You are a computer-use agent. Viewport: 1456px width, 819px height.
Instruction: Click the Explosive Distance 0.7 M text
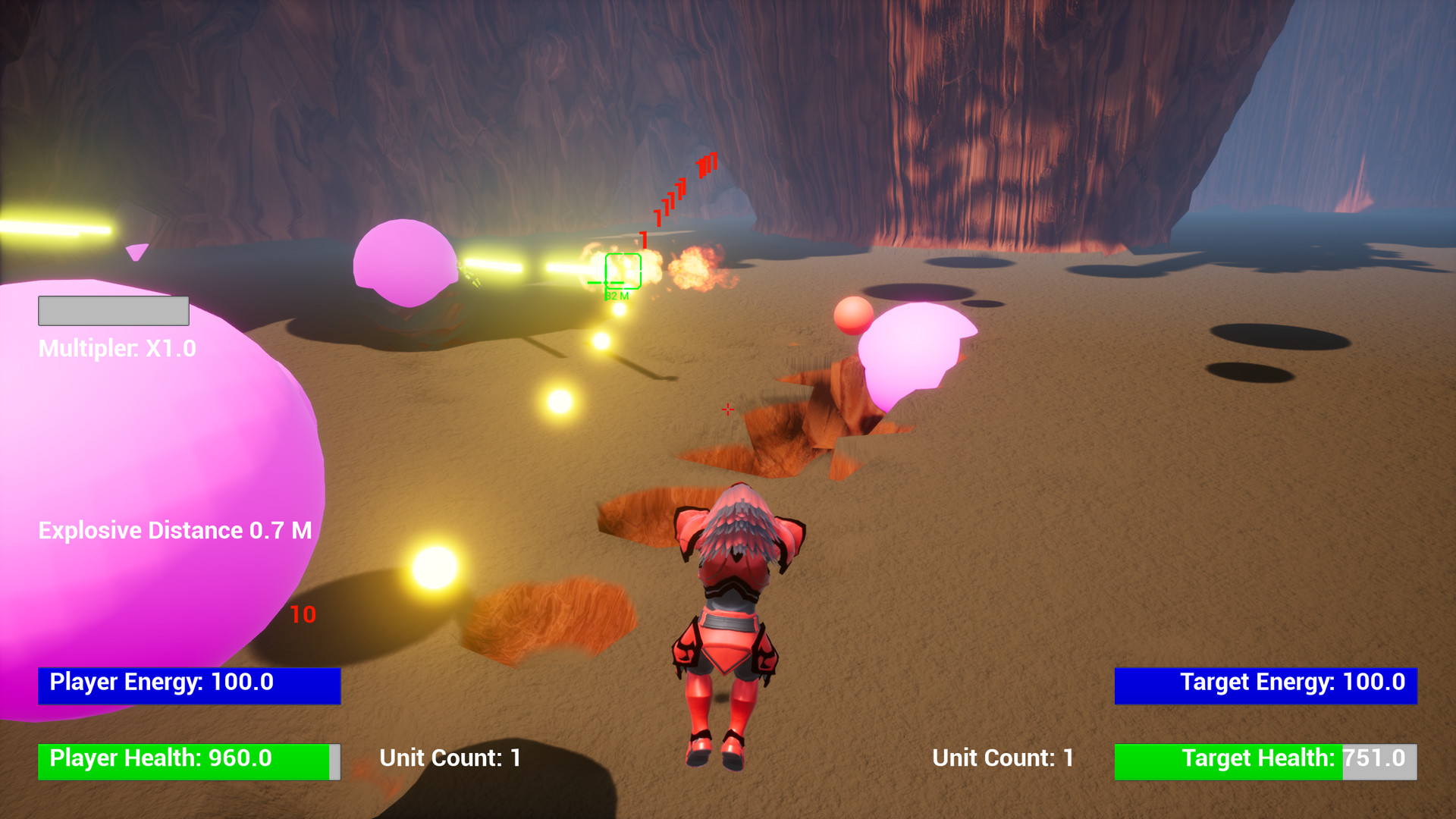coord(176,531)
